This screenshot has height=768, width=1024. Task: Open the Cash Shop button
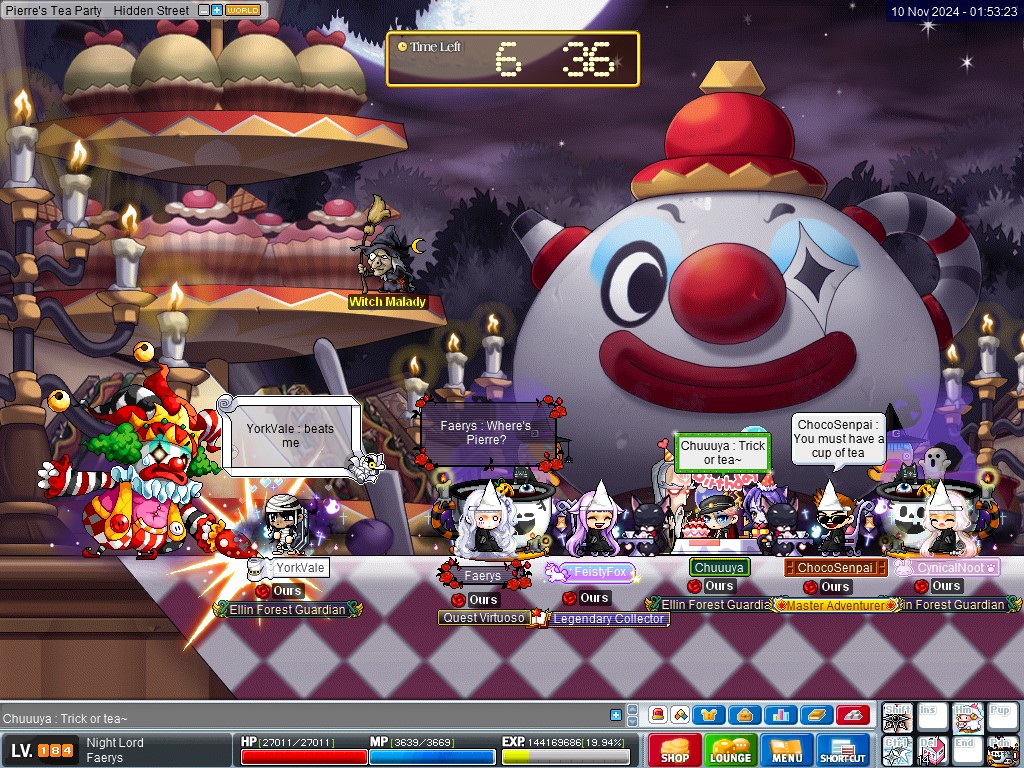coord(674,750)
